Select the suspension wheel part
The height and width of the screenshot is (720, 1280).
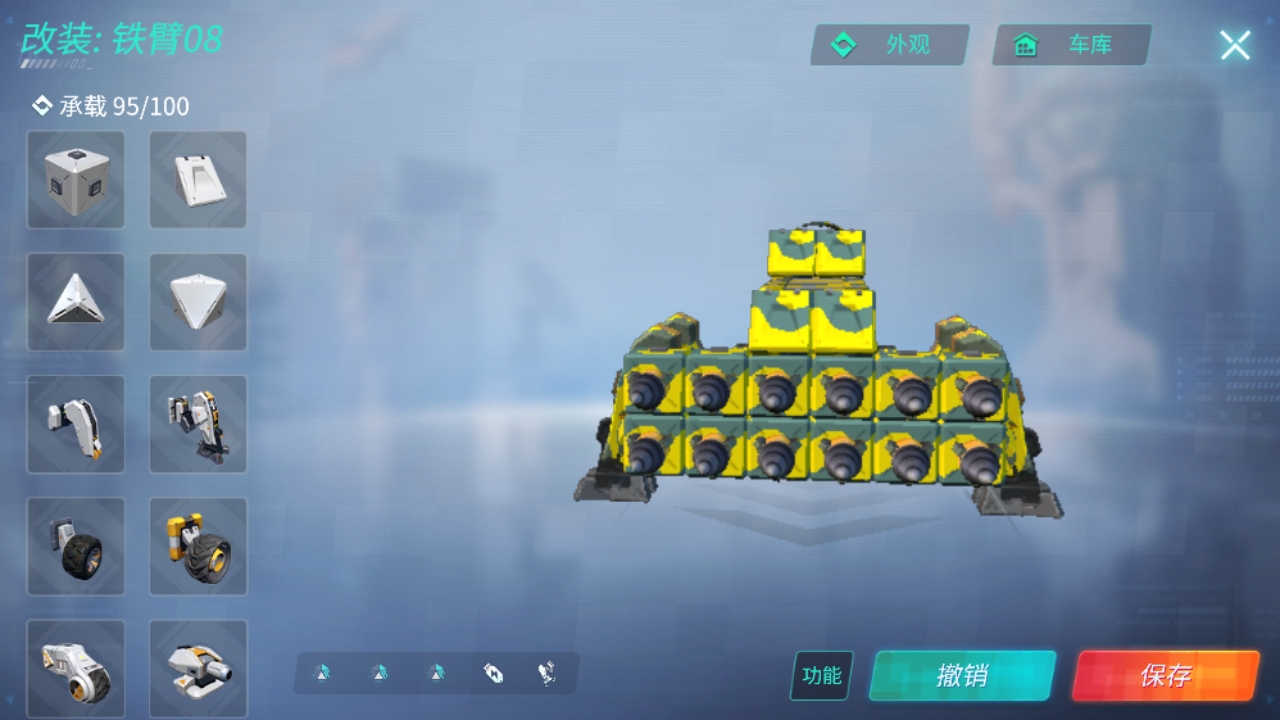click(x=198, y=545)
